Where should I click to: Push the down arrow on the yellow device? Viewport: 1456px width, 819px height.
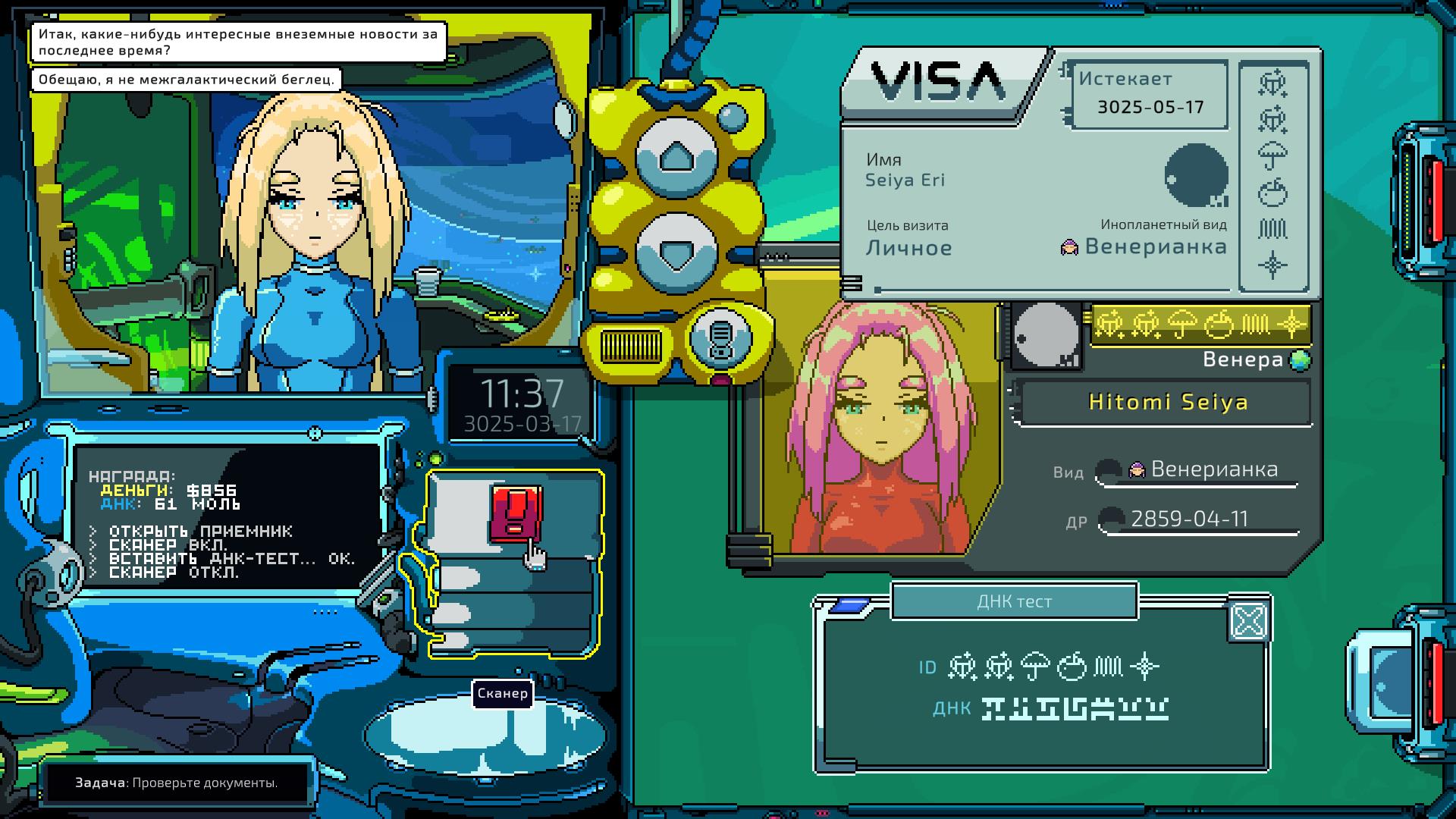coord(675,251)
